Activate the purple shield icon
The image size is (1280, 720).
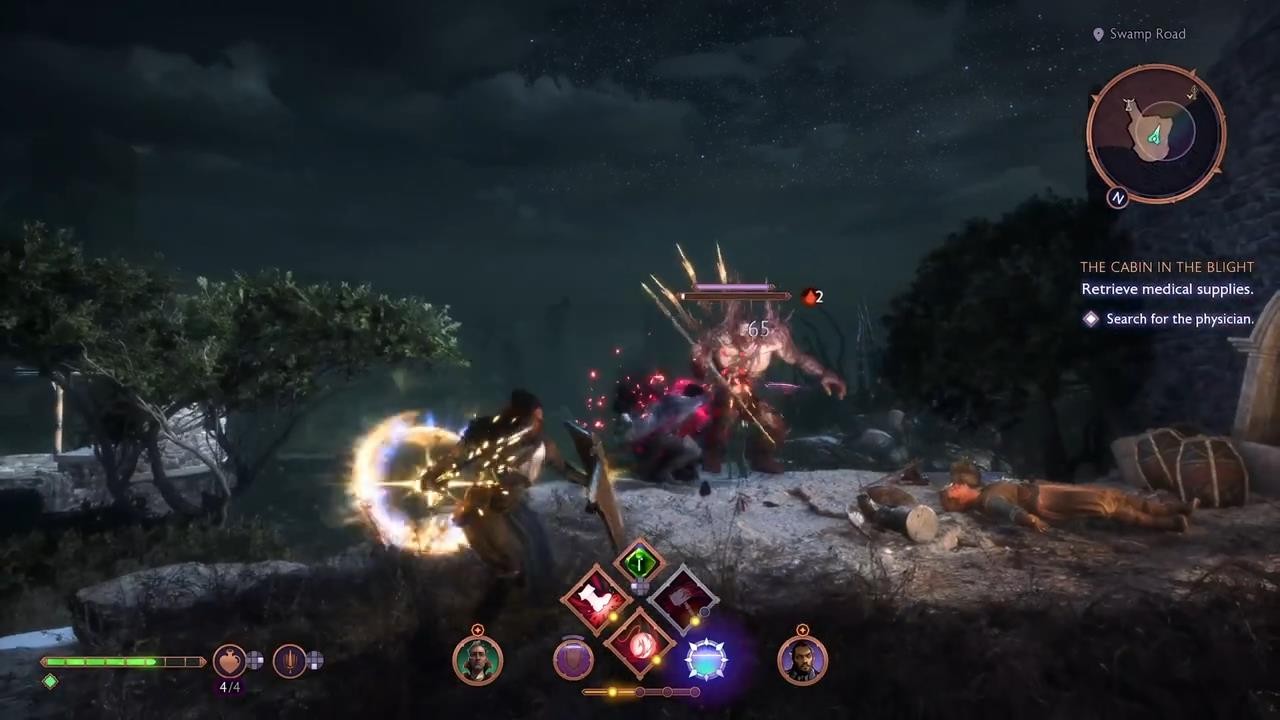[x=573, y=660]
